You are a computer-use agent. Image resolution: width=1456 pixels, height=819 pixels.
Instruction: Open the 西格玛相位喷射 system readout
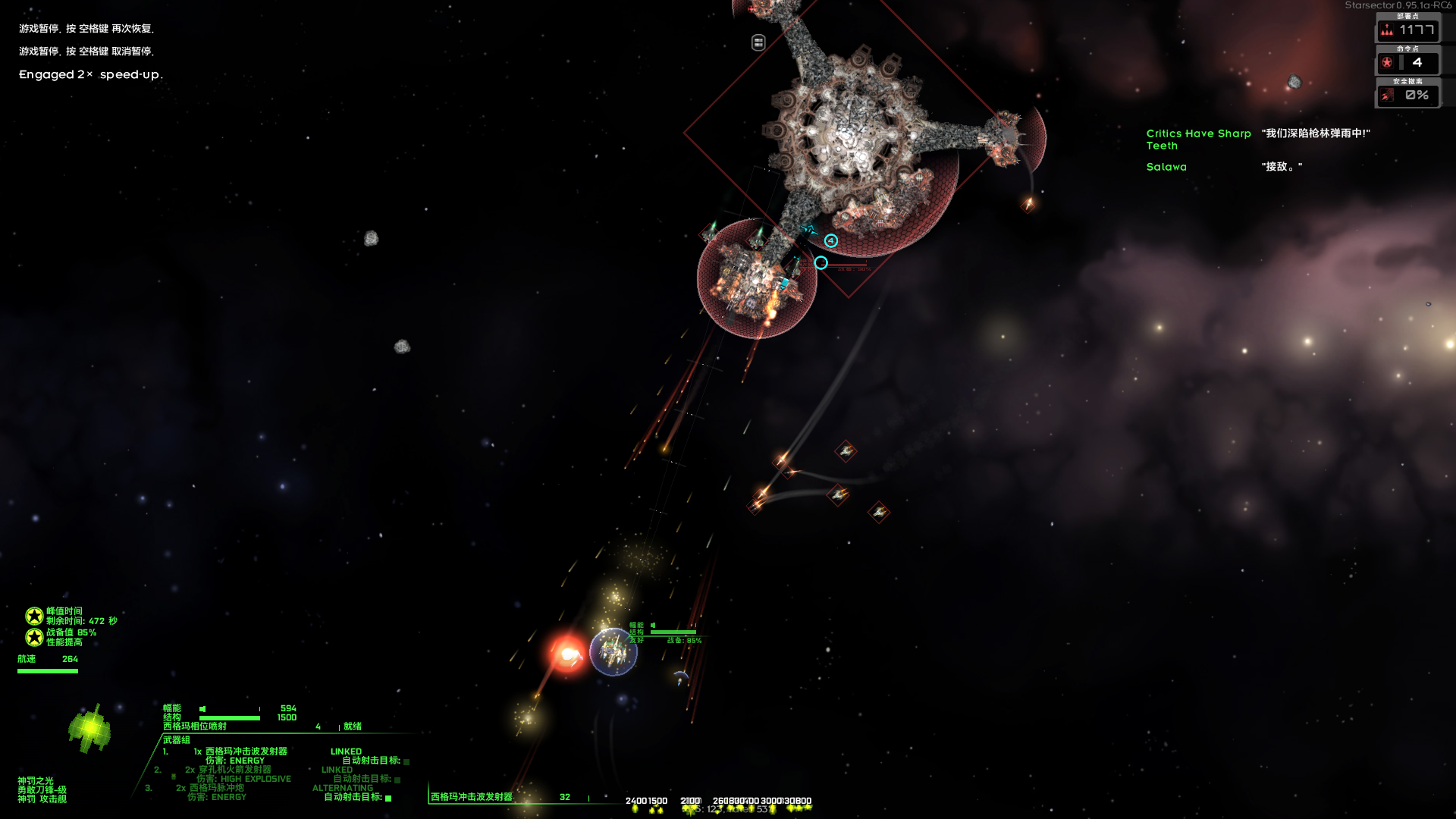(194, 726)
